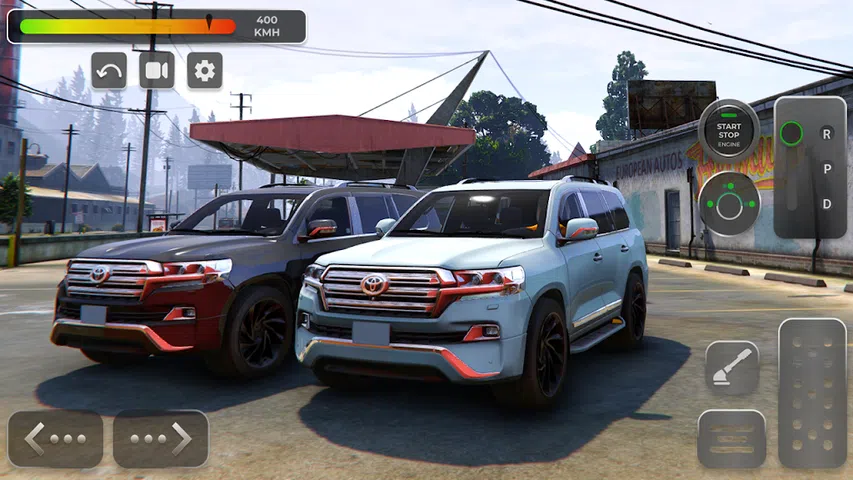Steer right with the right arrow button
Viewport: 853px width, 480px height.
pos(161,438)
